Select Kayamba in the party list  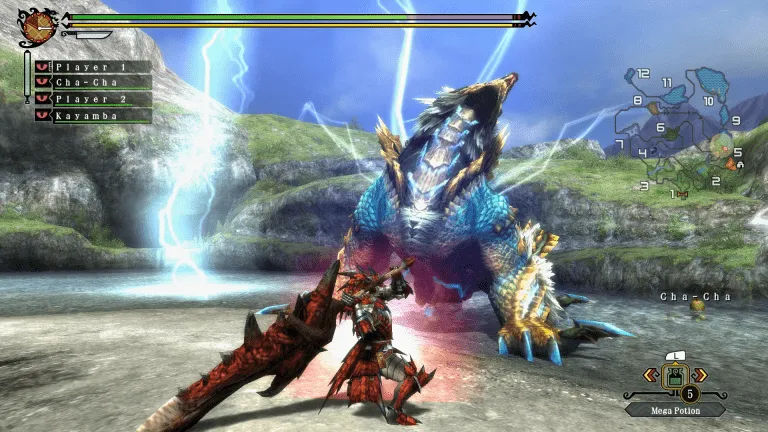tap(93, 116)
